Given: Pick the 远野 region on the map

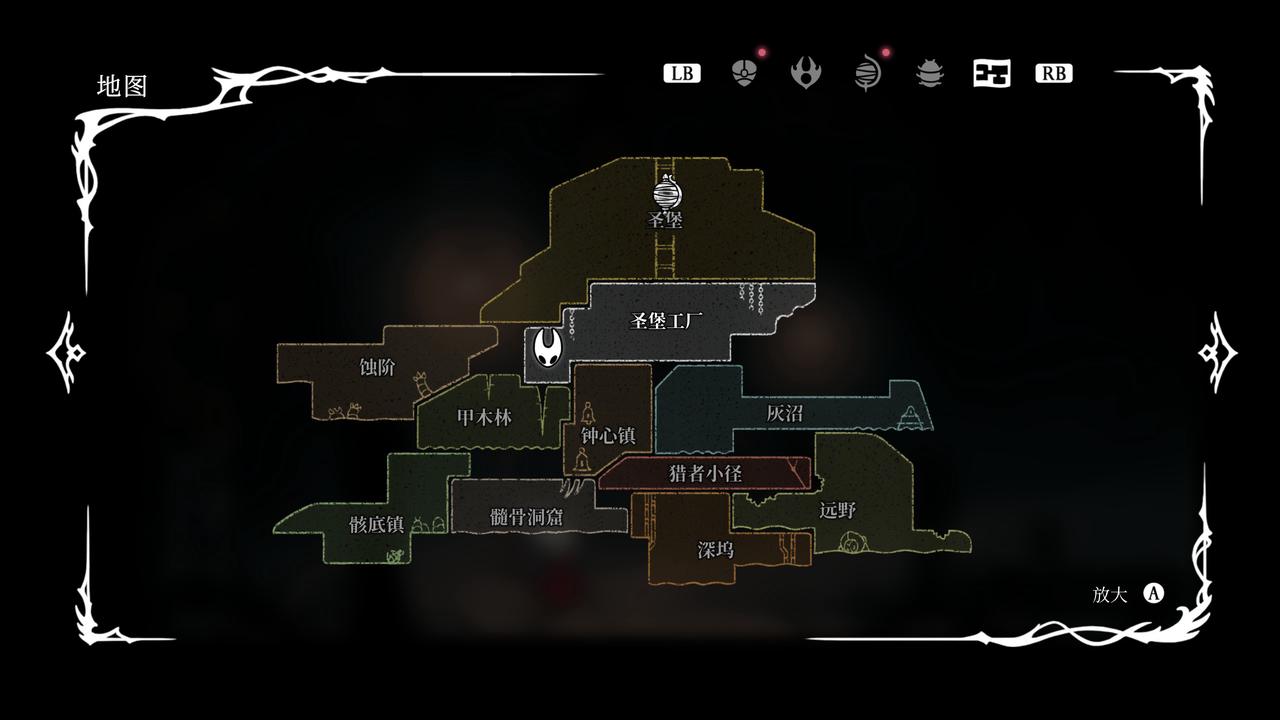Looking at the screenshot, I should (838, 509).
